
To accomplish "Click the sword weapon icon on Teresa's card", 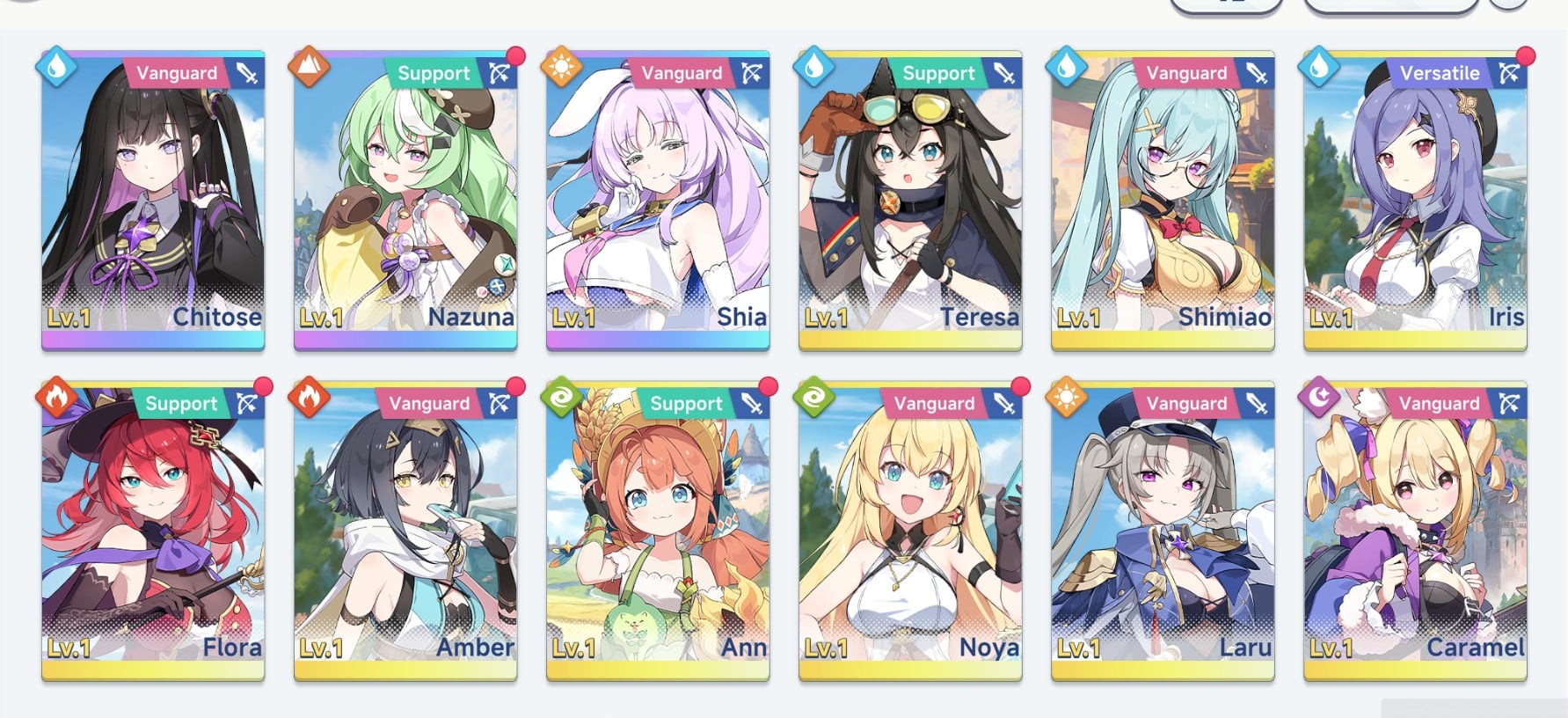I will coord(1003,73).
